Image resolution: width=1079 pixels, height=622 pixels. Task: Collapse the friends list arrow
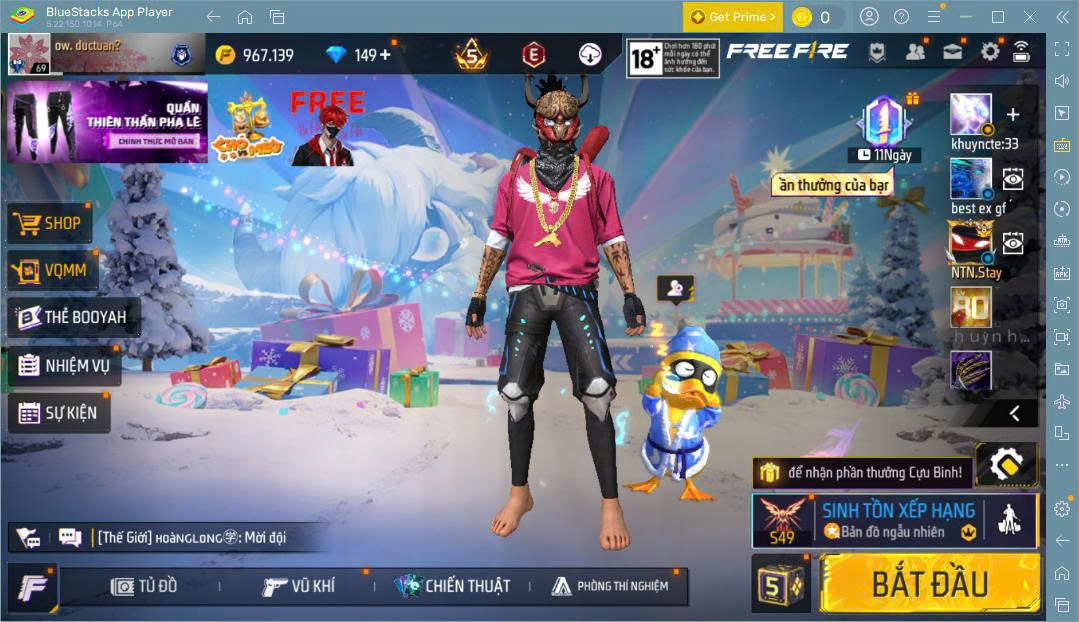click(1014, 413)
